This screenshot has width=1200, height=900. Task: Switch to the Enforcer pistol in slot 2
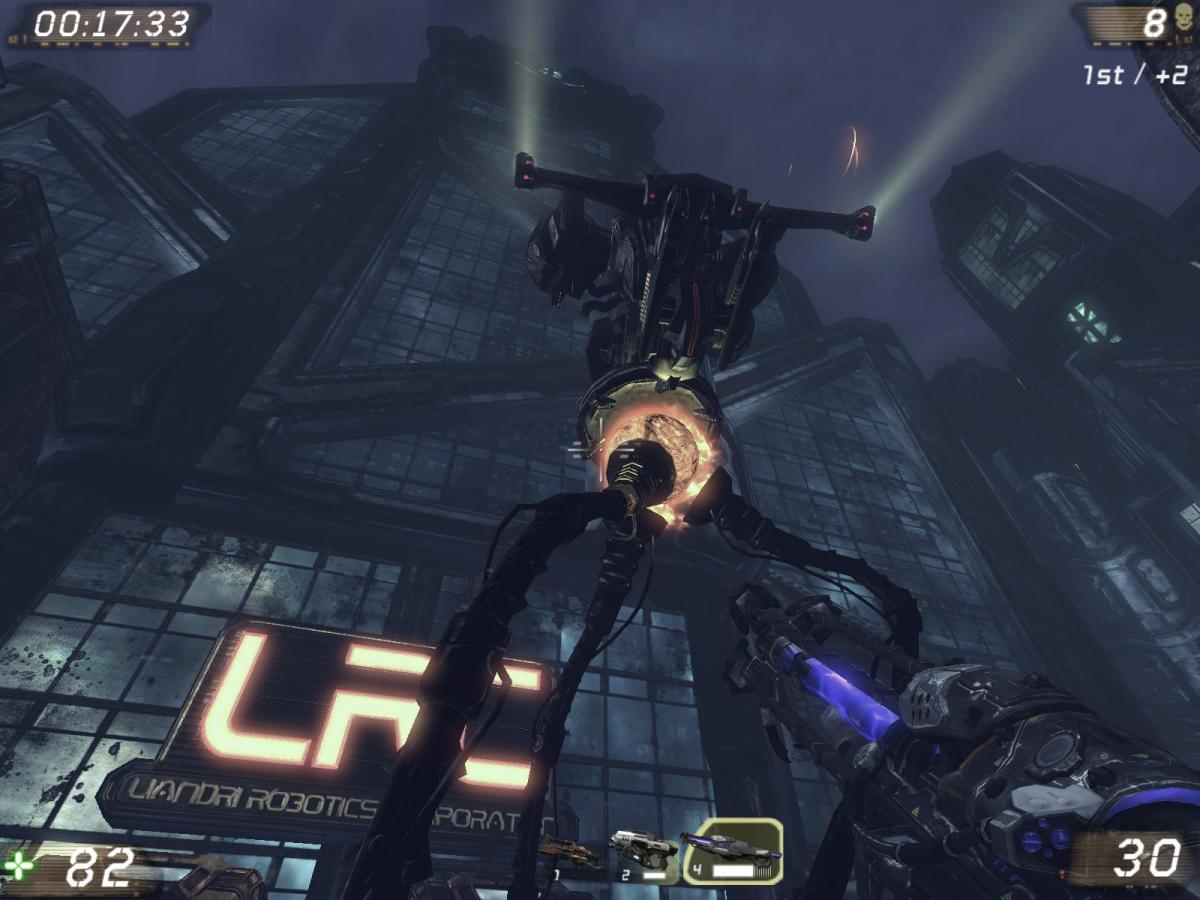point(643,852)
